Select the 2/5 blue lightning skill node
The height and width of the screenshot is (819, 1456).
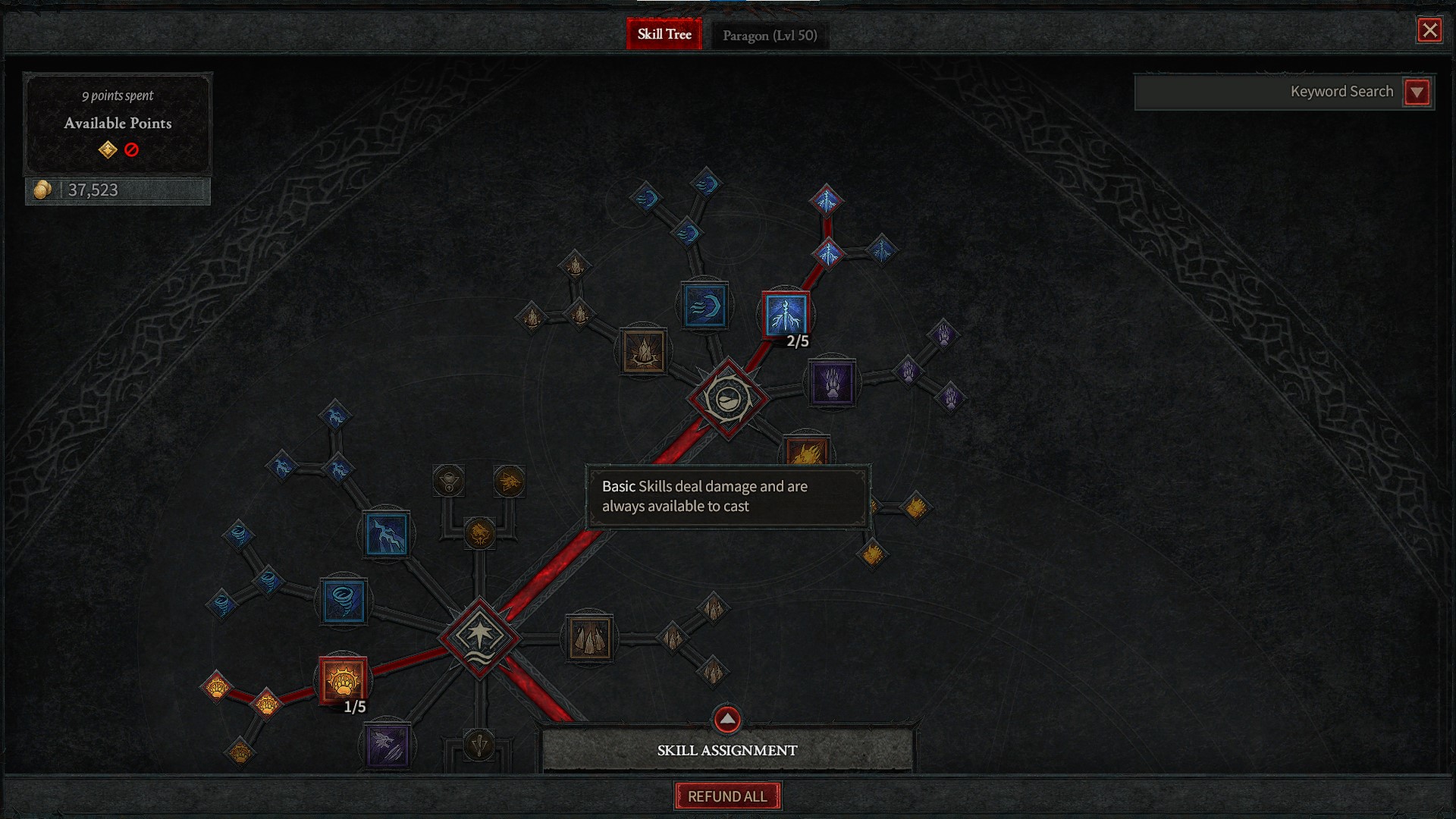click(785, 314)
